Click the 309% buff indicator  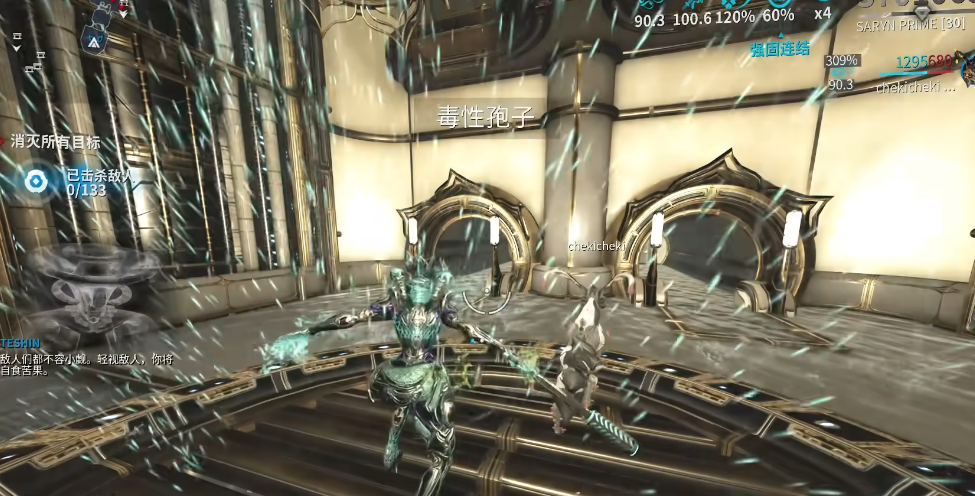tap(841, 61)
